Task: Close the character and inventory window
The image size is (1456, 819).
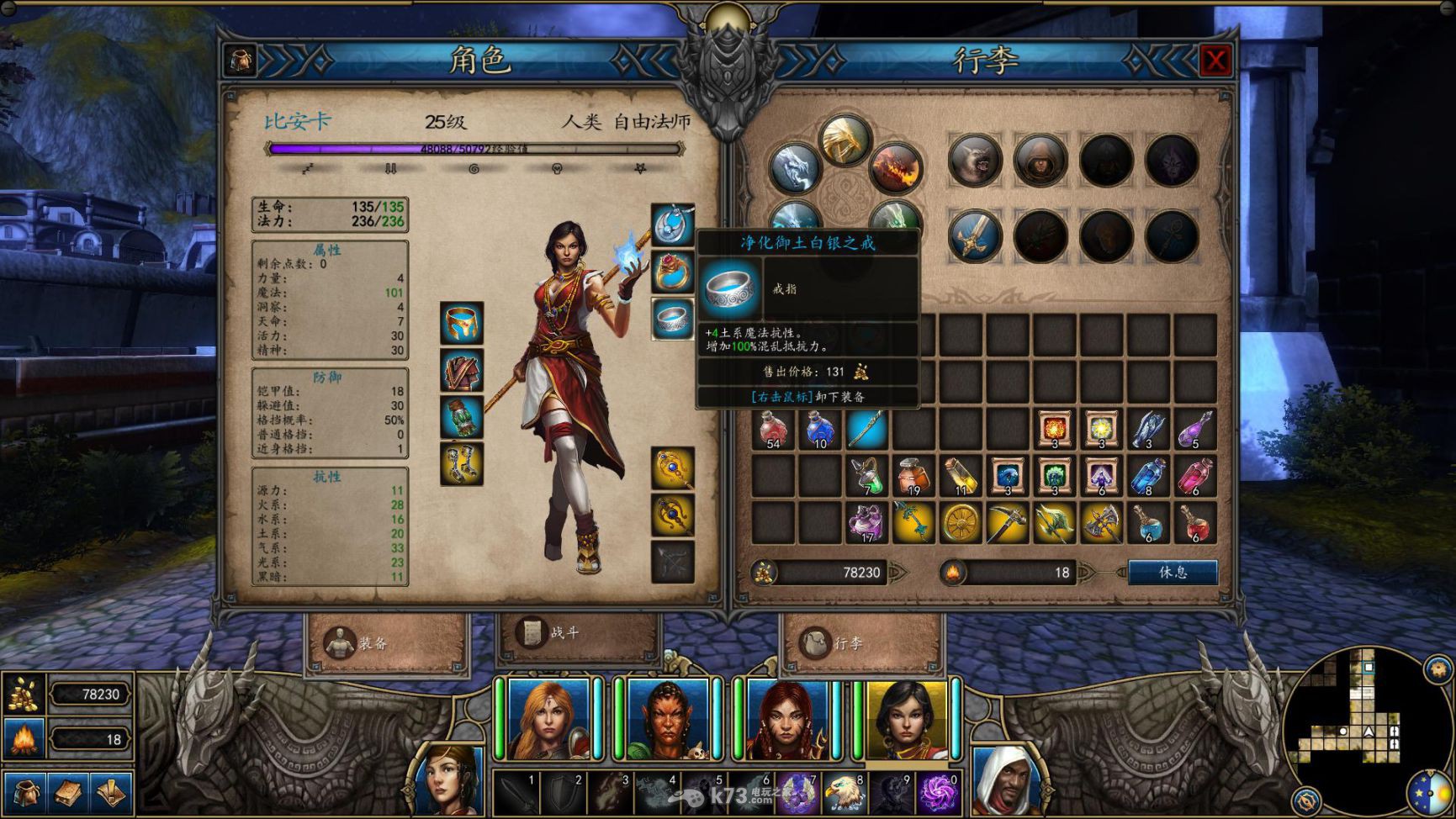Action: [x=1215, y=61]
